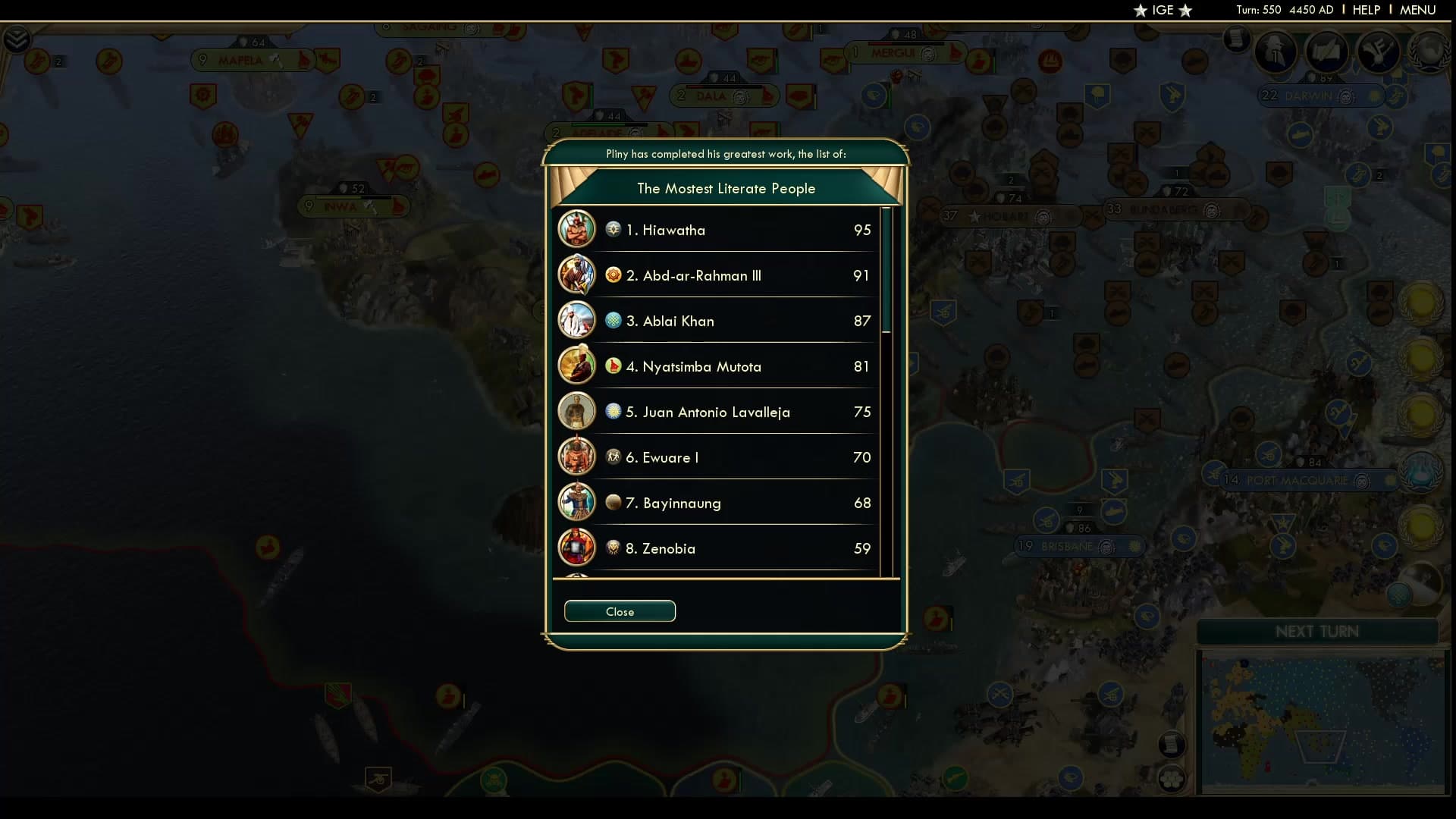
Task: Choose the Abd-ar-Rahman III ranking entry
Action: (717, 275)
